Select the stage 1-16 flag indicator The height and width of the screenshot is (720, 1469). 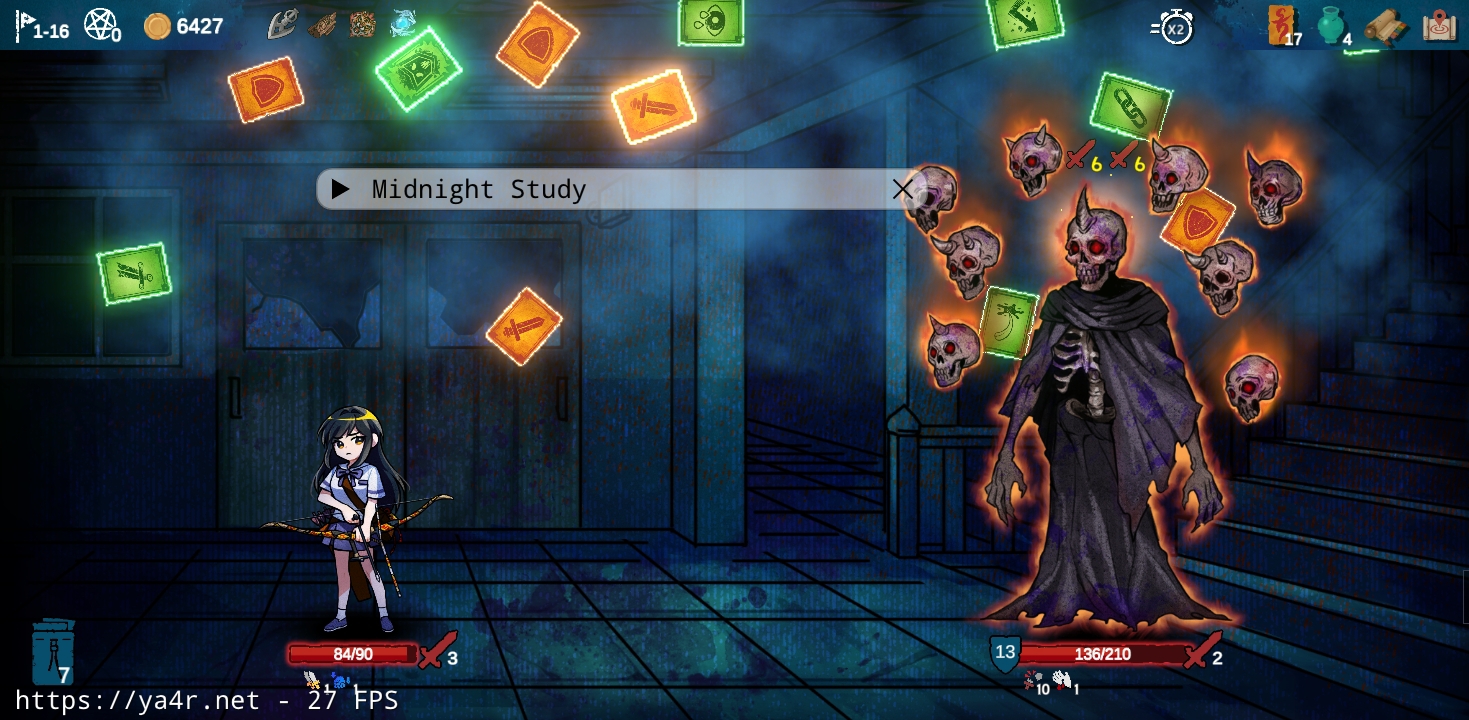point(40,25)
